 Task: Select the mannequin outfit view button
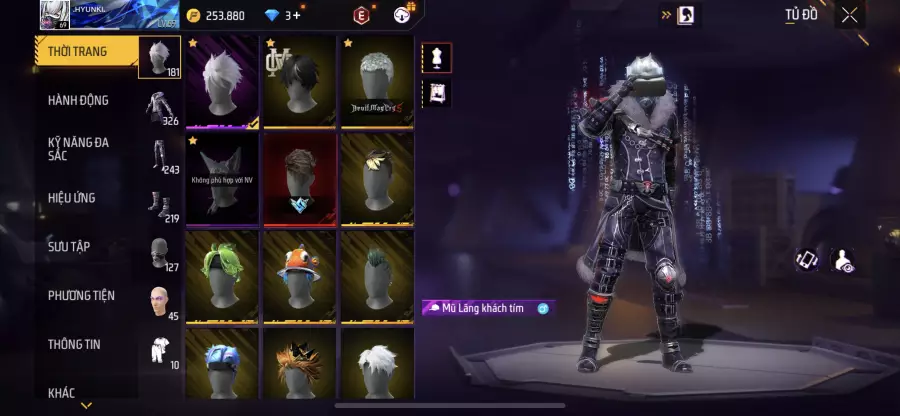click(437, 58)
